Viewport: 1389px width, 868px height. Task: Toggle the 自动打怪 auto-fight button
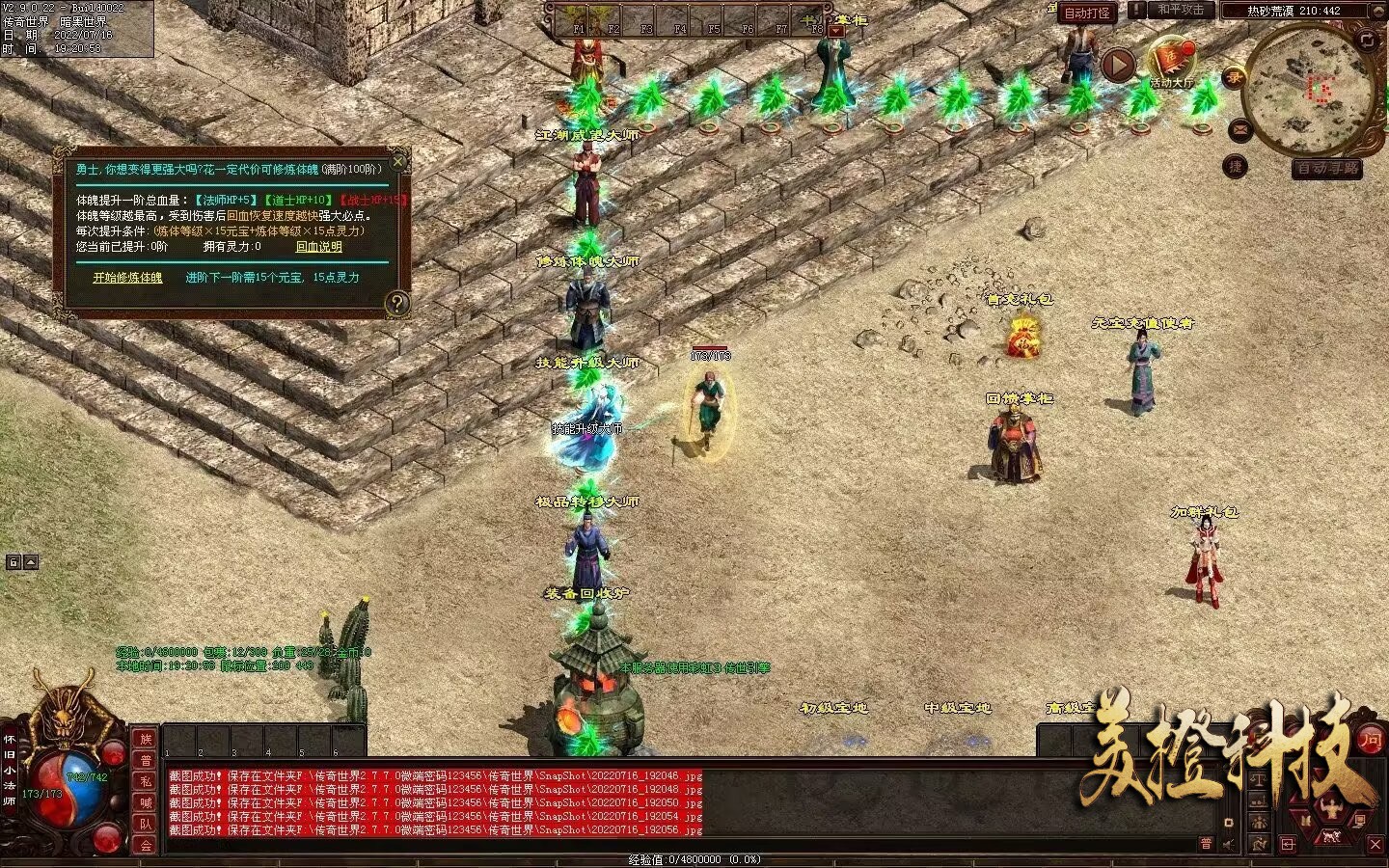(x=1087, y=13)
